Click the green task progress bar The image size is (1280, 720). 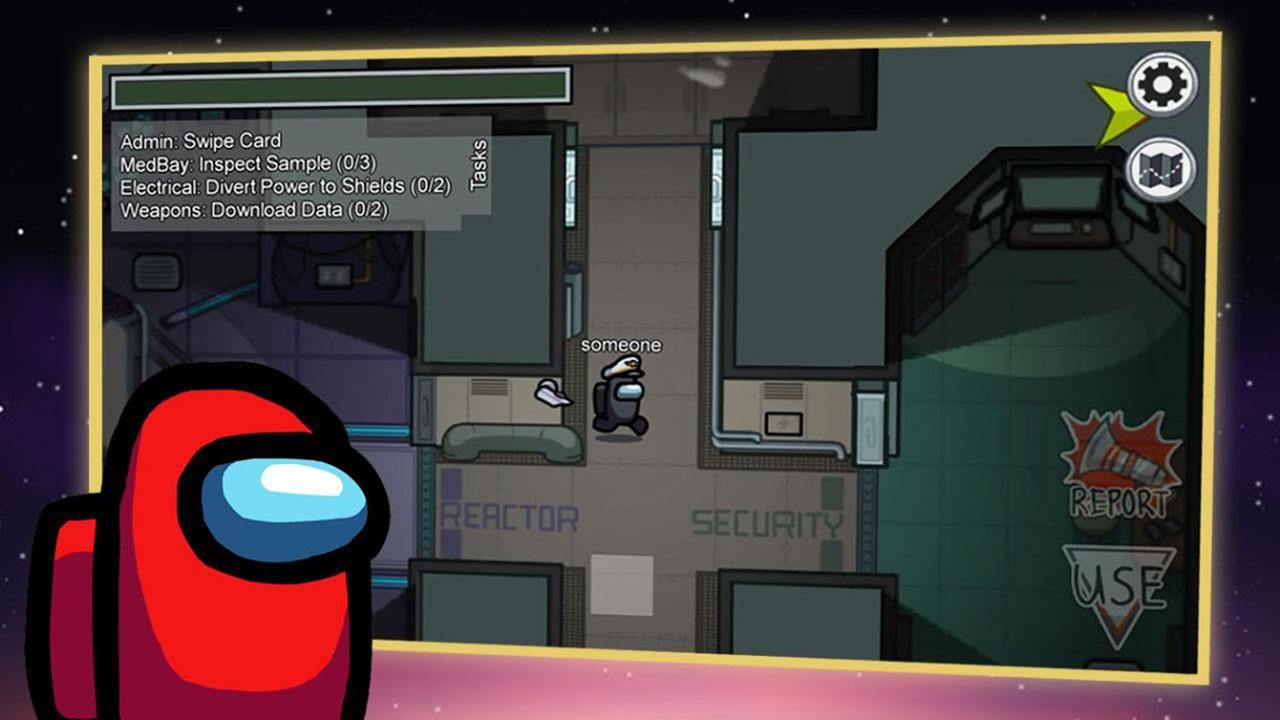(x=340, y=89)
